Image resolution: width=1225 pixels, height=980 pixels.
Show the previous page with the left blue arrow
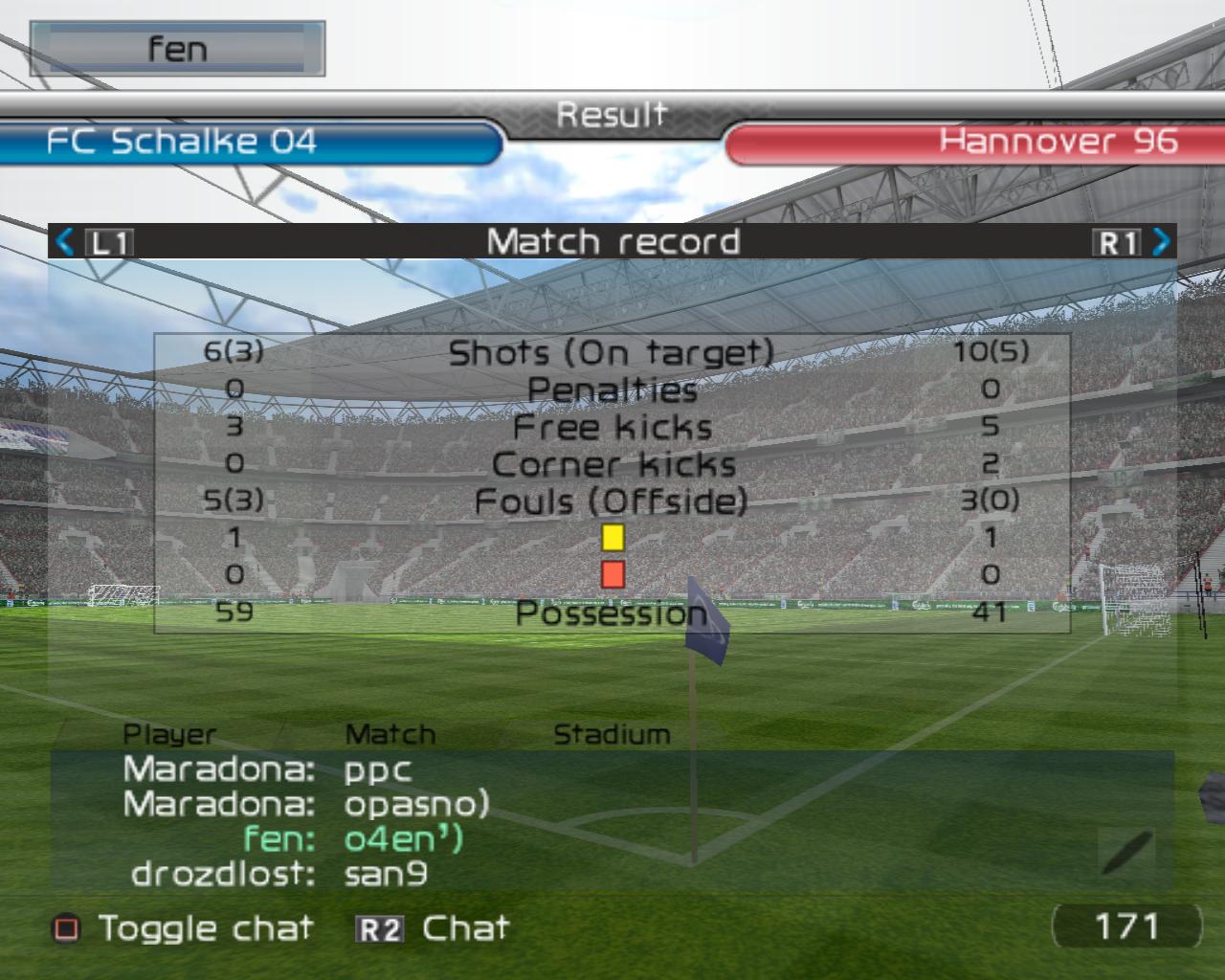65,241
